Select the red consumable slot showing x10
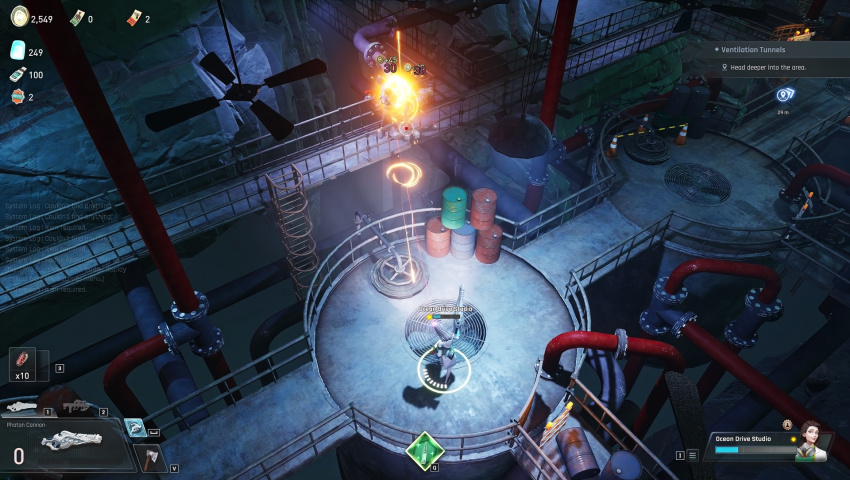The image size is (850, 480). (23, 364)
